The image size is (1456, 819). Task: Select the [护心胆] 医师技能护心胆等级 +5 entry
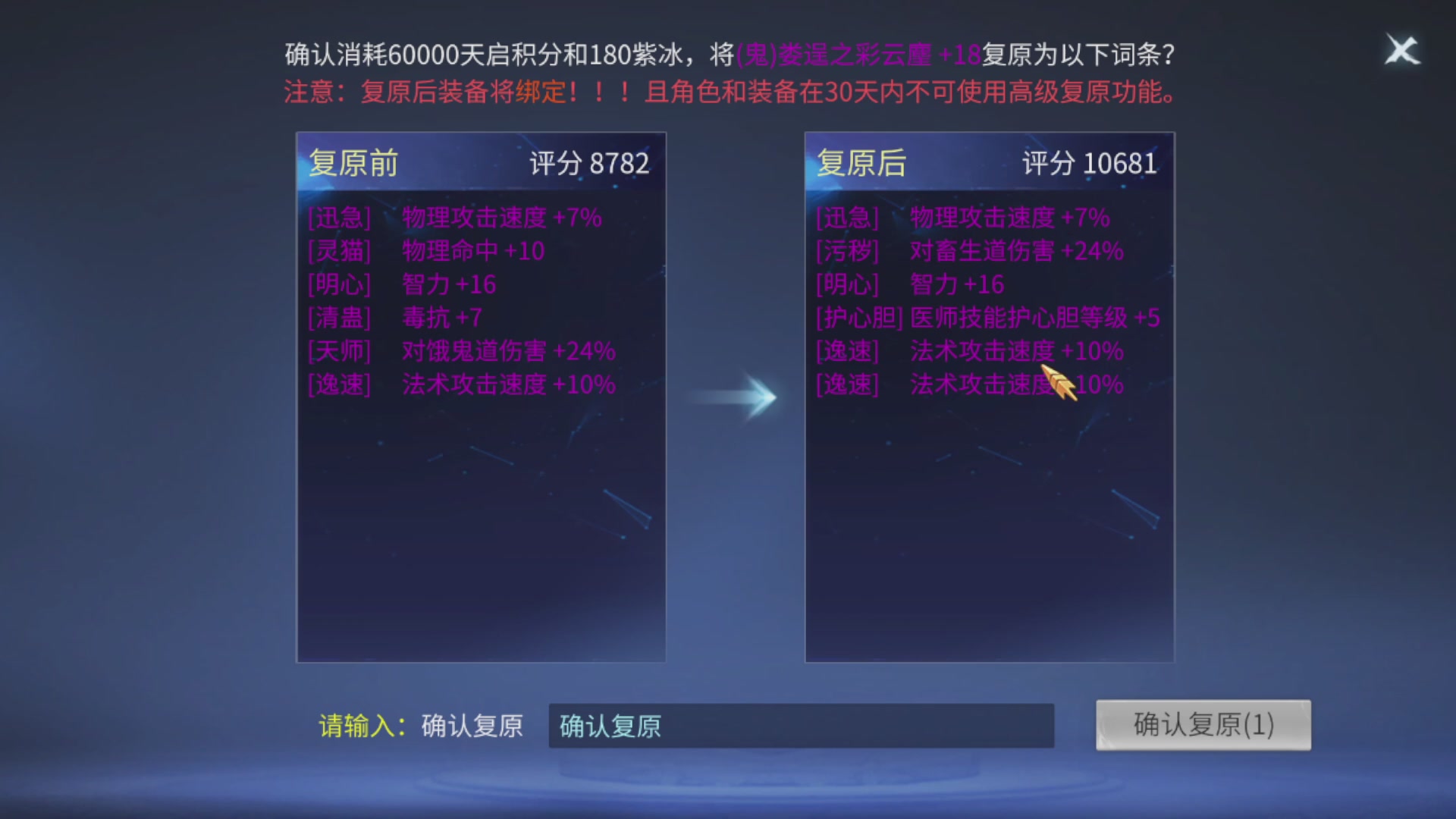click(988, 317)
